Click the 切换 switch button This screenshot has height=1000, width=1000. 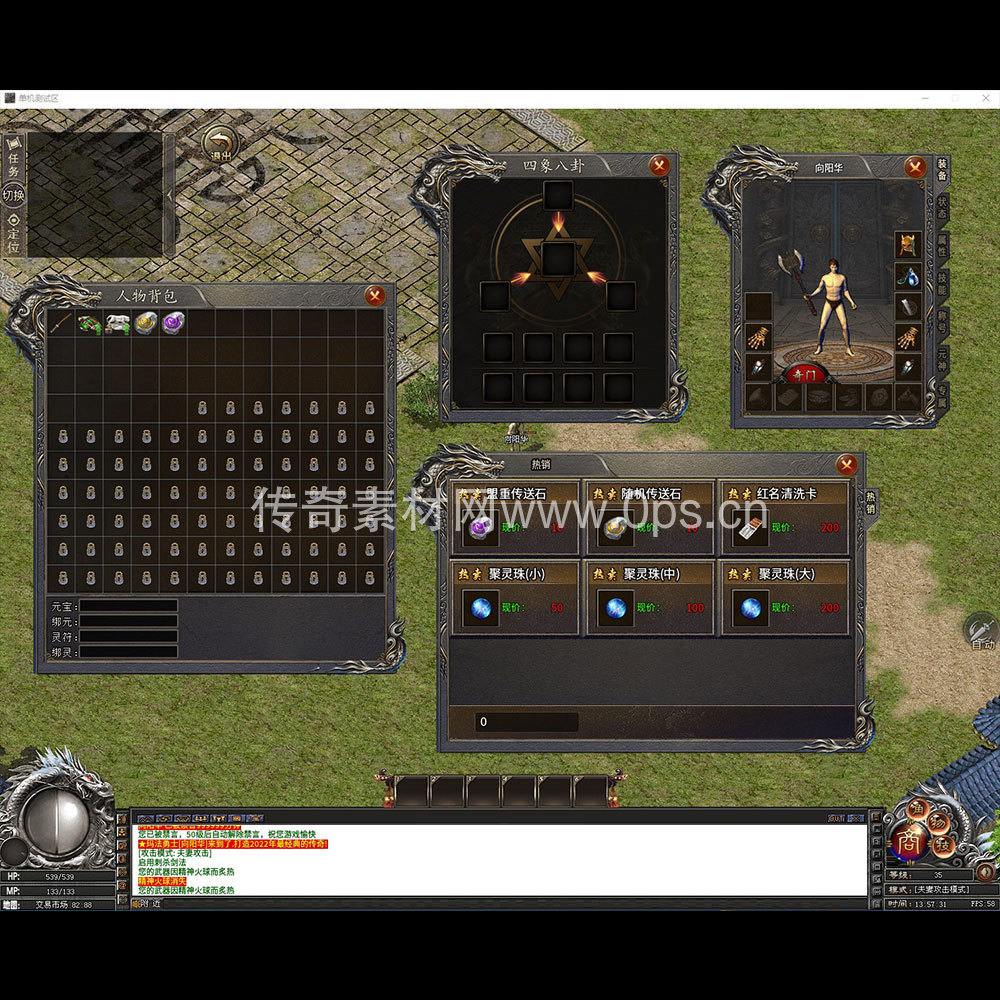[13, 195]
